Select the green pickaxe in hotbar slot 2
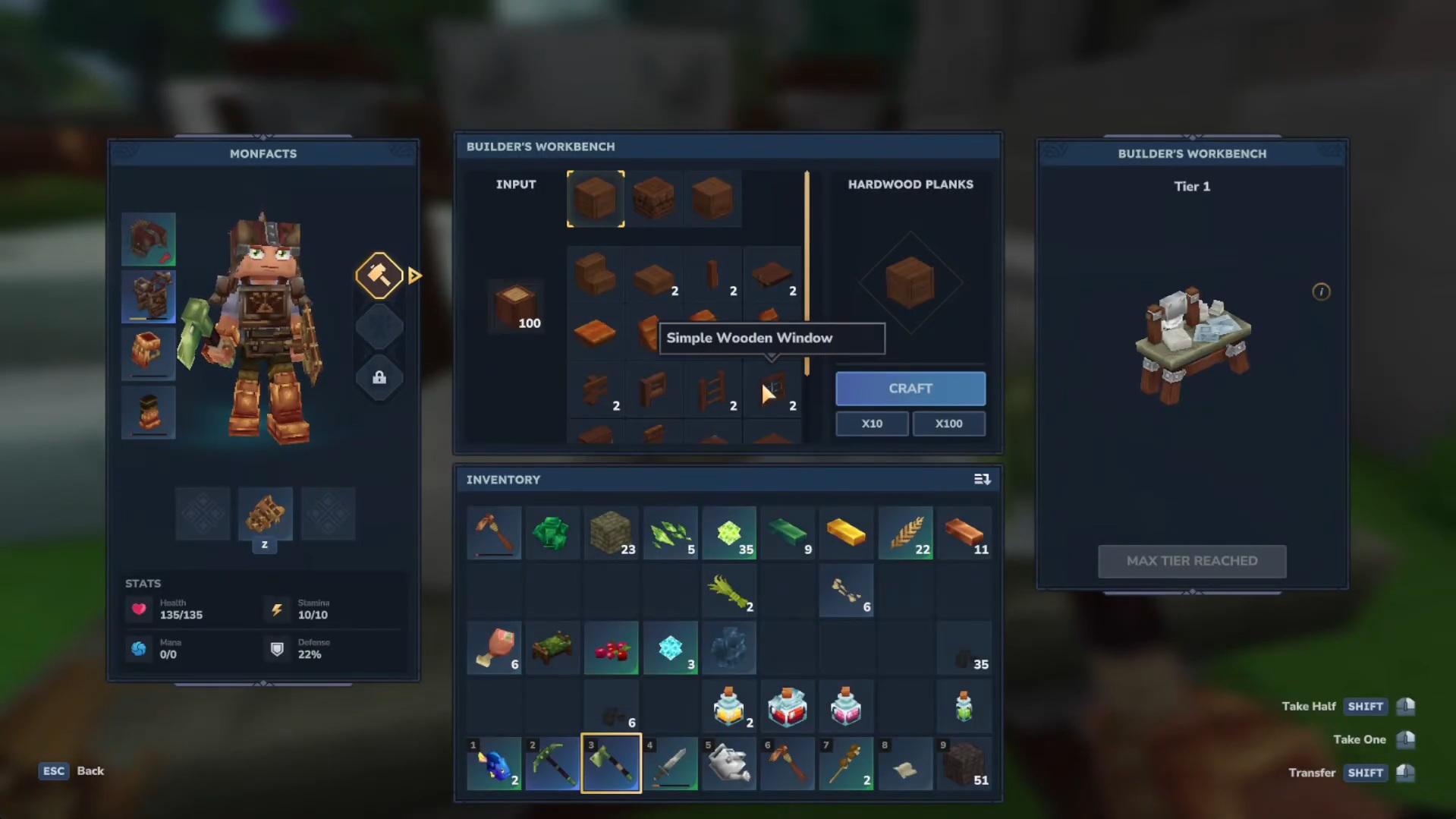The width and height of the screenshot is (1456, 819). click(x=552, y=764)
